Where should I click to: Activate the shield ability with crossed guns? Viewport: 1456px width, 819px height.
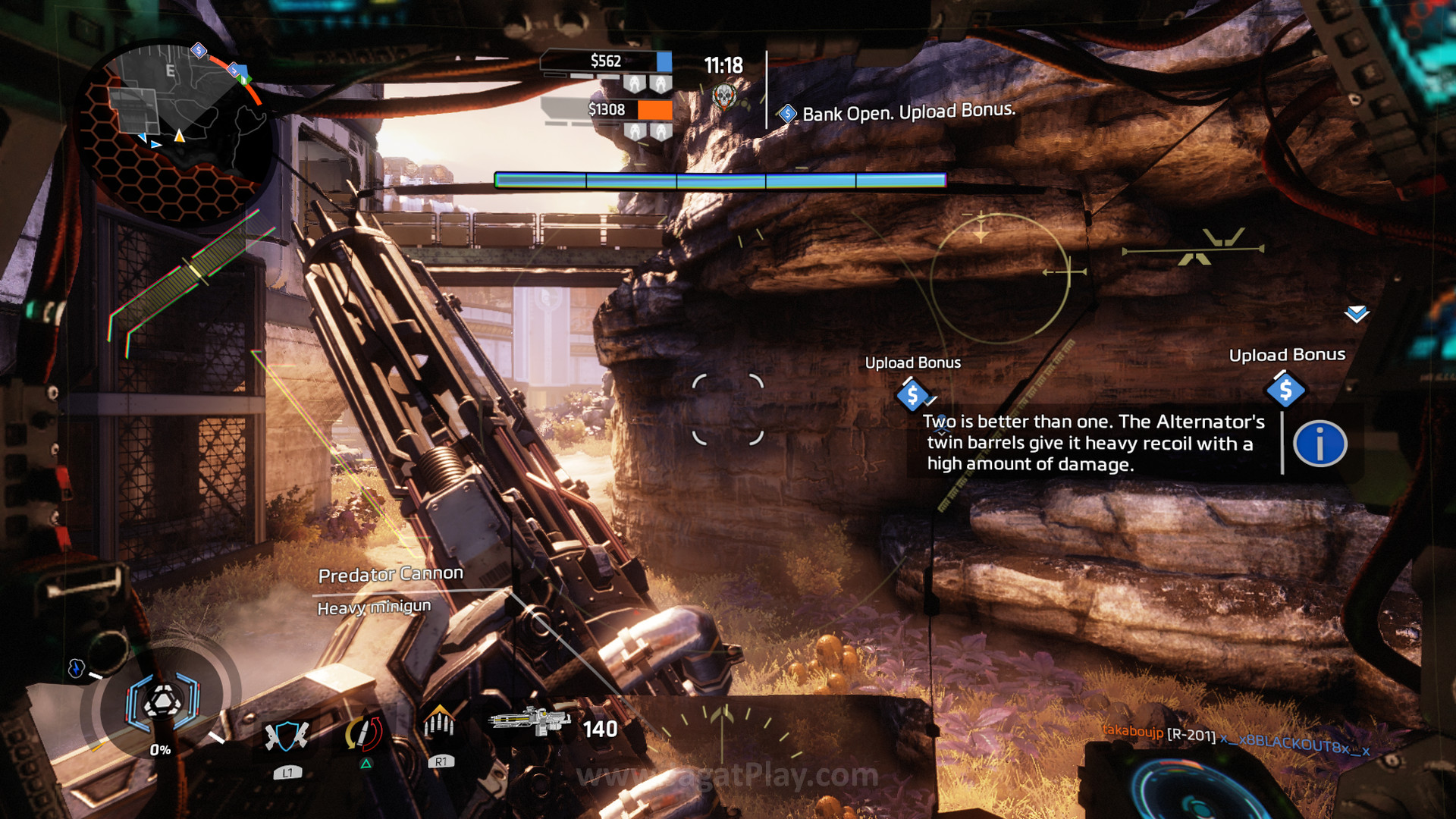click(x=286, y=736)
